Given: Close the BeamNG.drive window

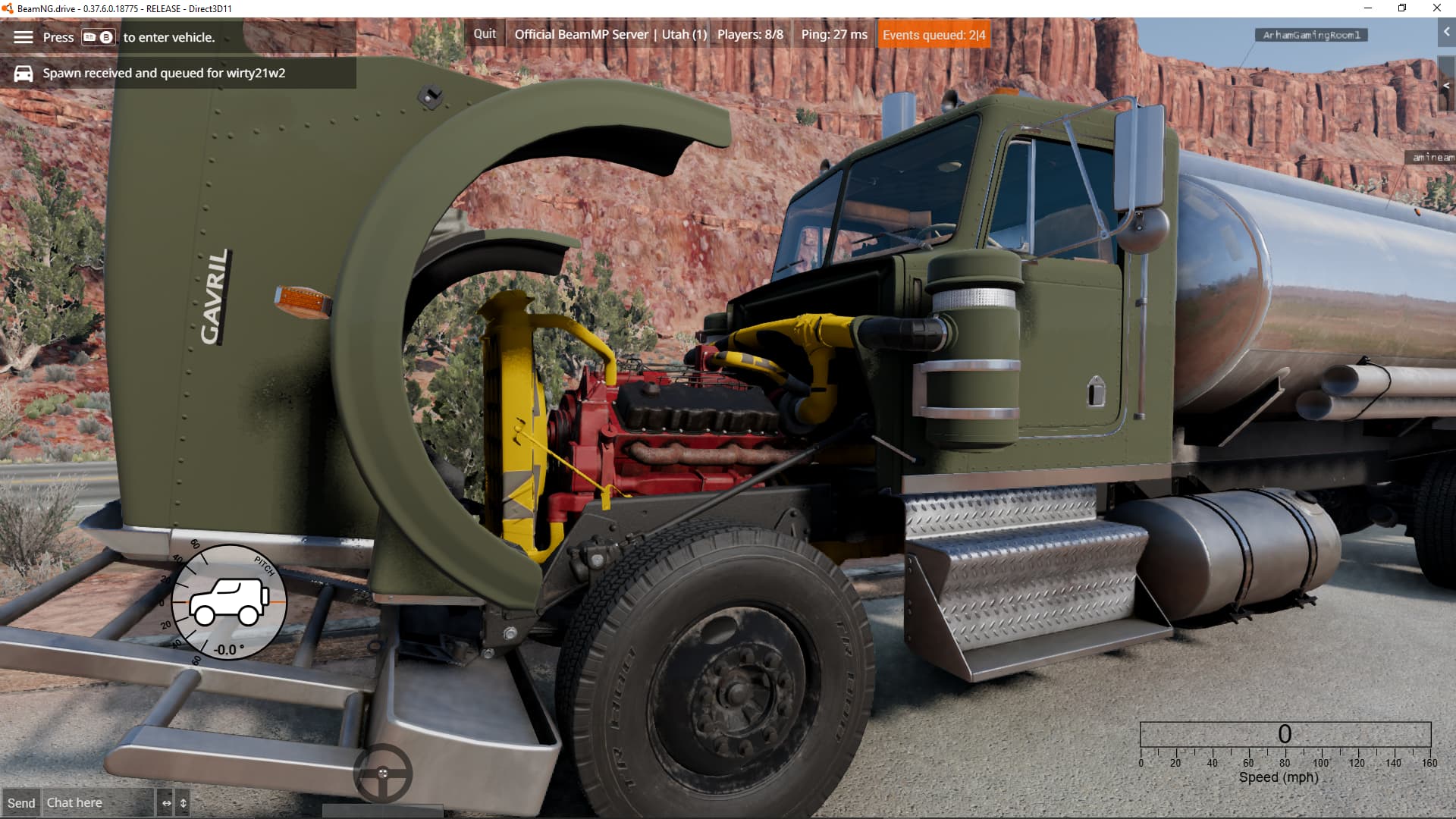Looking at the screenshot, I should pos(1436,8).
